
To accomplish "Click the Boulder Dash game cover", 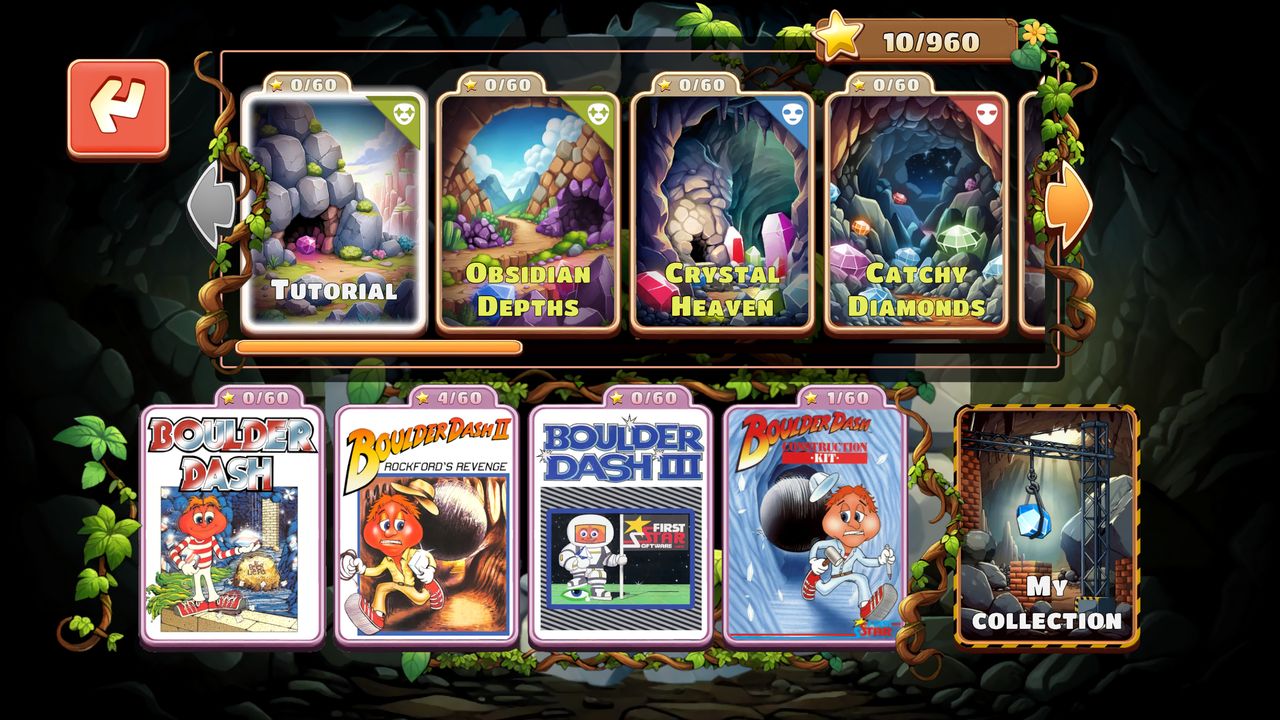I will click(x=232, y=525).
